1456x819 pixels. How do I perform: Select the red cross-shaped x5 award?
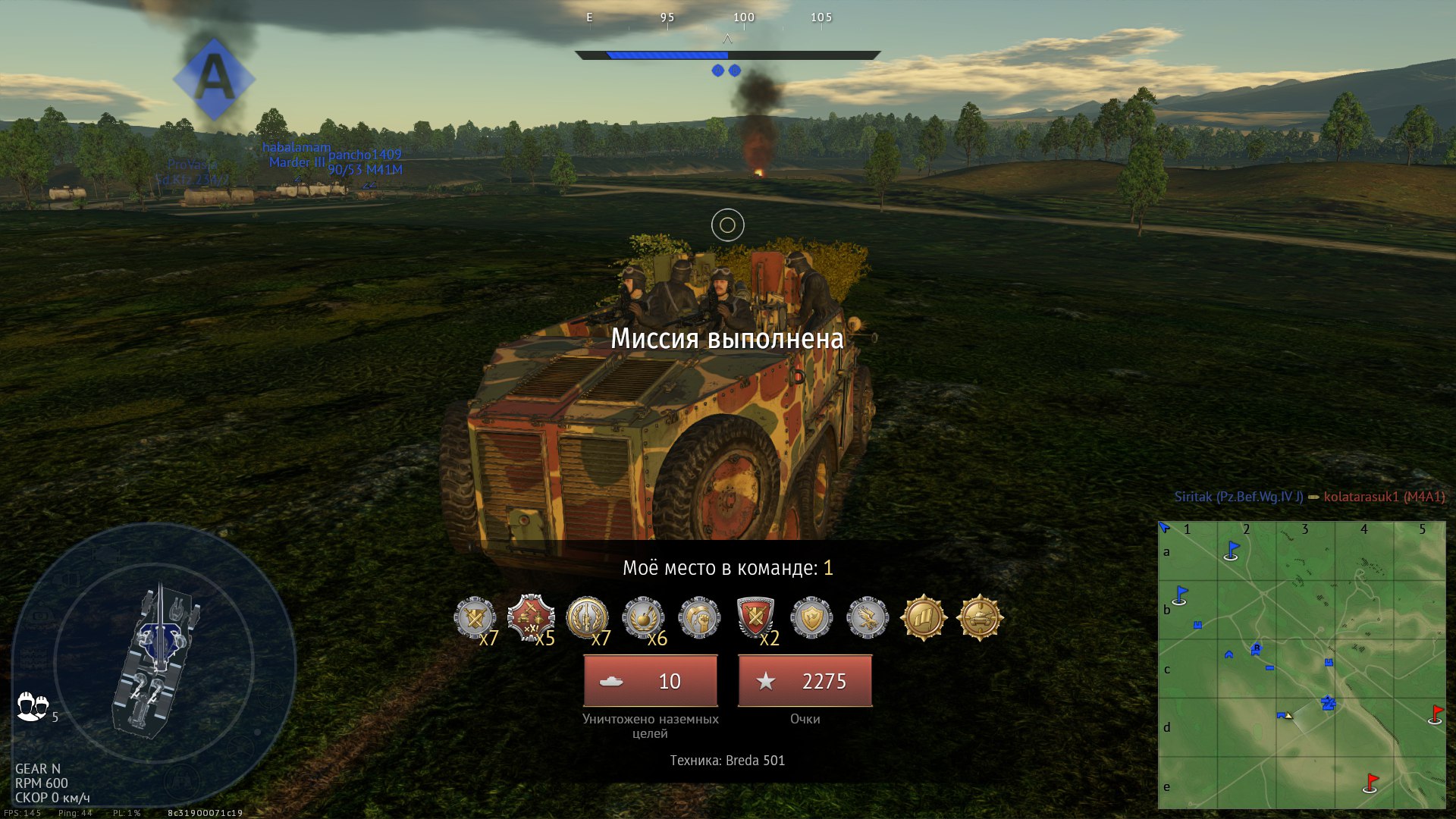tap(531, 617)
